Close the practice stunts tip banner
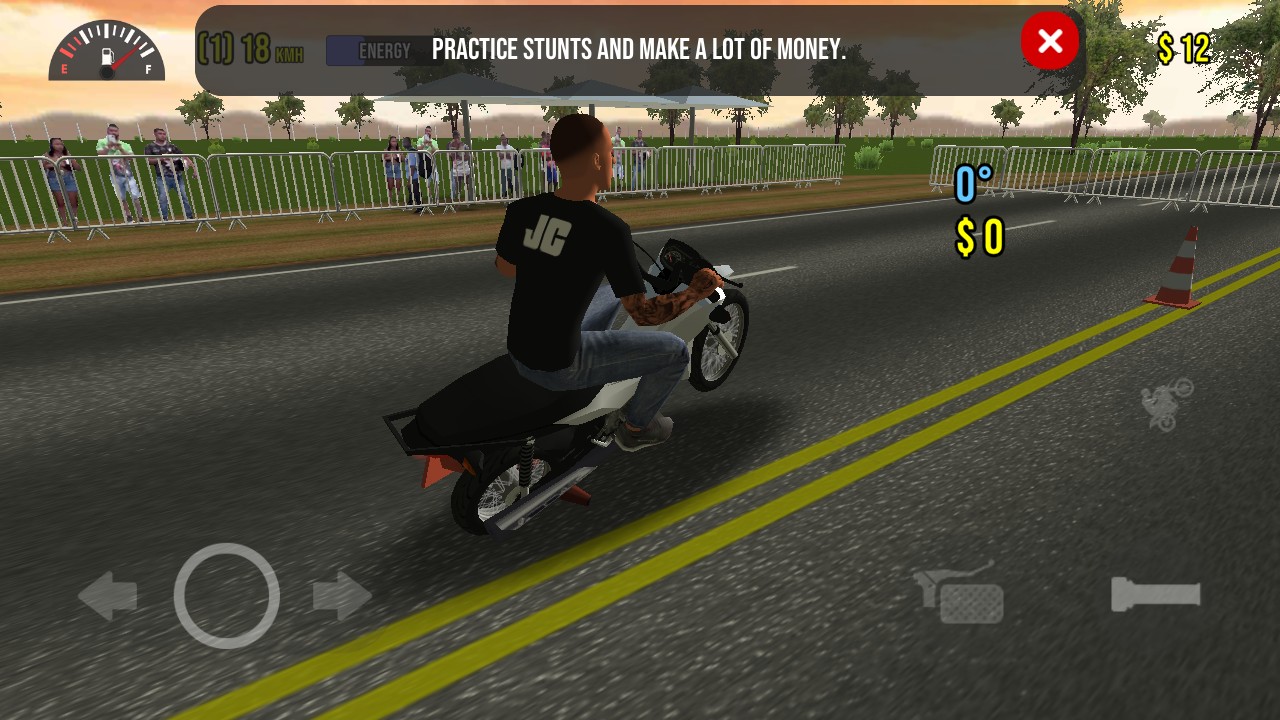This screenshot has width=1280, height=720. click(x=1049, y=42)
